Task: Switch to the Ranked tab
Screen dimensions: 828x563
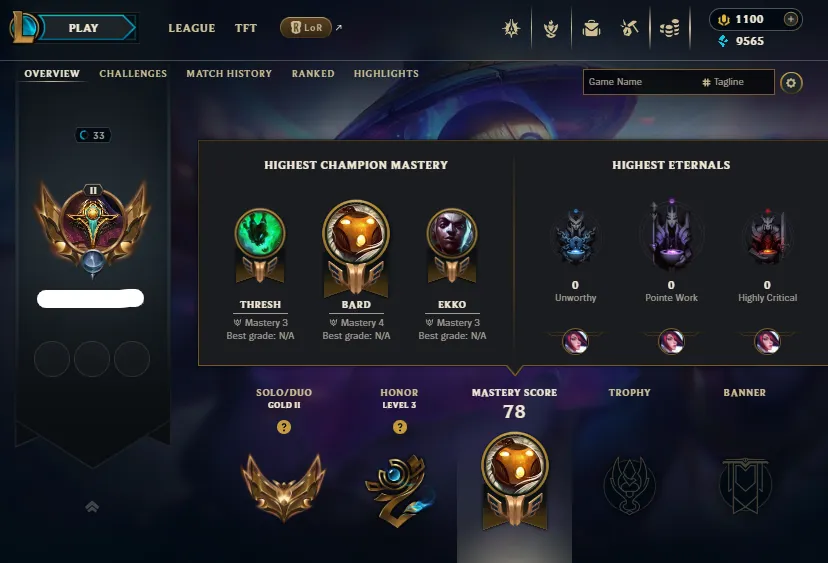Action: point(313,74)
